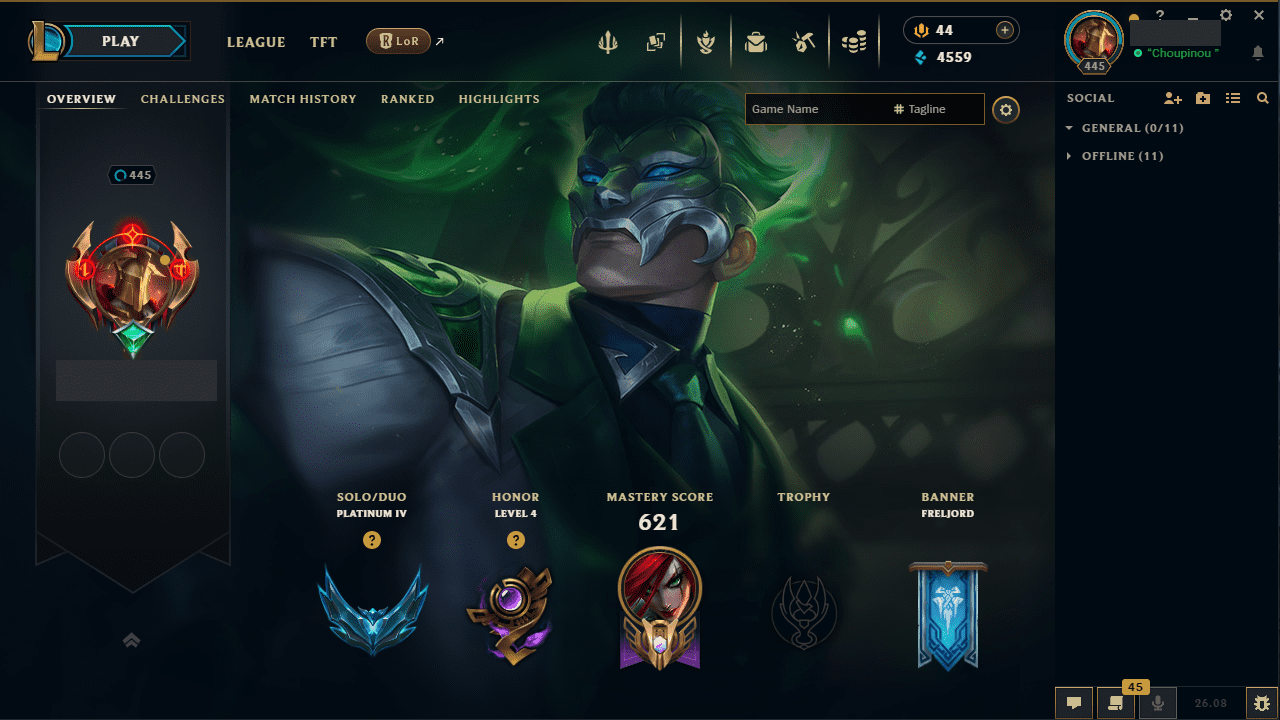Screen dimensions: 1280x720
Task: Expand the OFFLINE friends group
Action: [1068, 156]
